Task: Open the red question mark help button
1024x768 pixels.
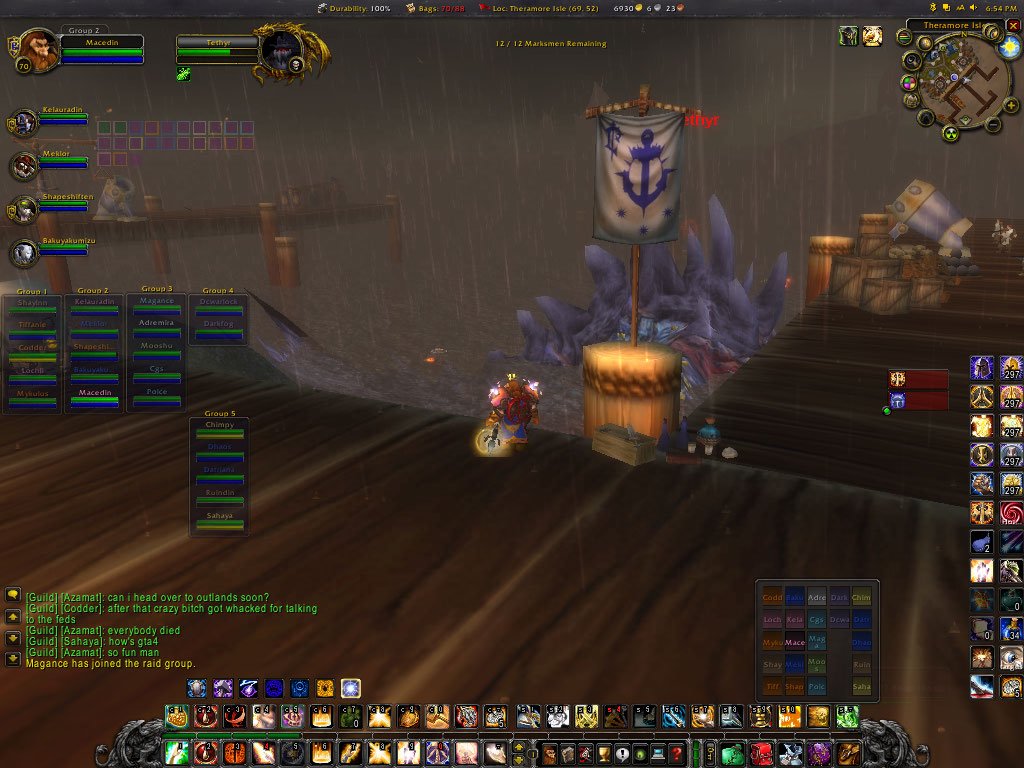Action: pos(677,753)
